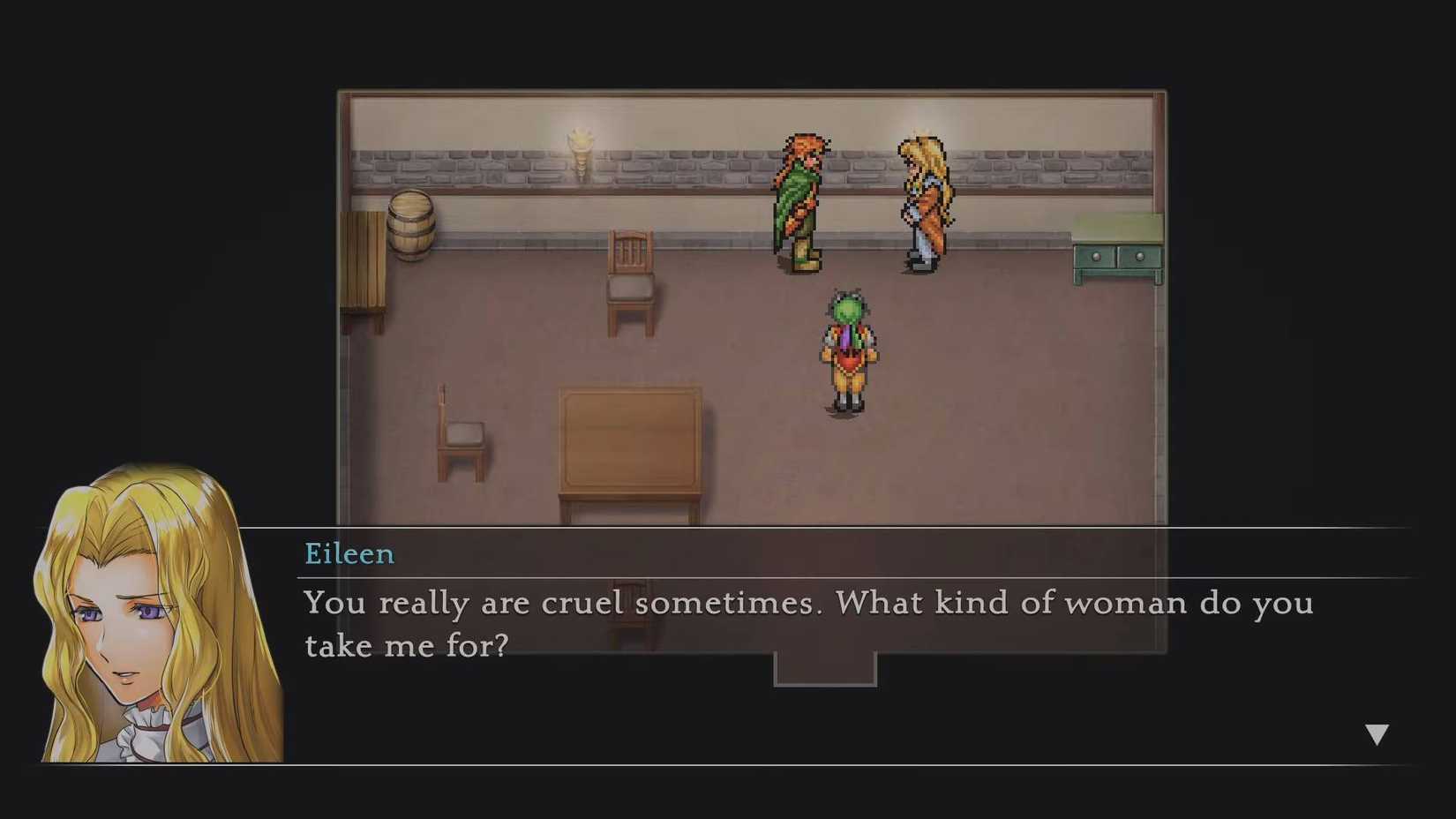Click the dialogue advance arrow
Image resolution: width=1456 pixels, height=819 pixels.
[1377, 732]
